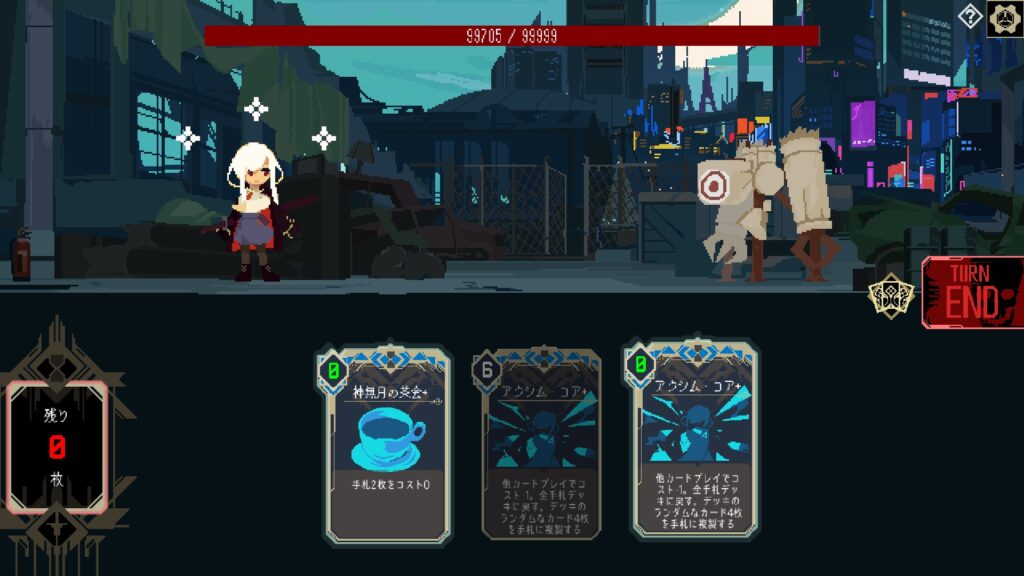This screenshot has height=576, width=1024.
Task: Select the dimmed 6-cost アクシム・コア+ card
Action: 541,446
